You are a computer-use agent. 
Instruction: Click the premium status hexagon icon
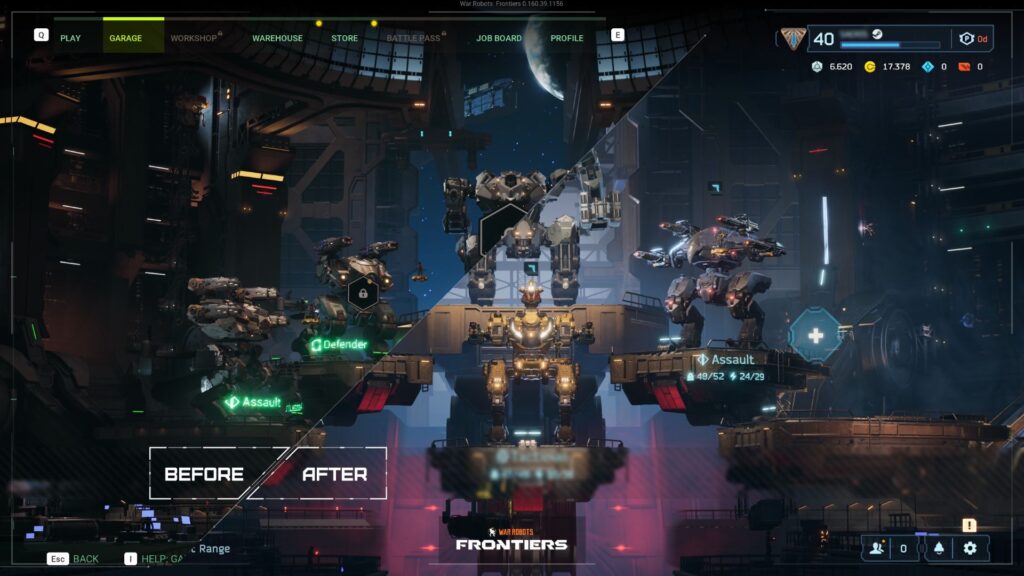966,39
